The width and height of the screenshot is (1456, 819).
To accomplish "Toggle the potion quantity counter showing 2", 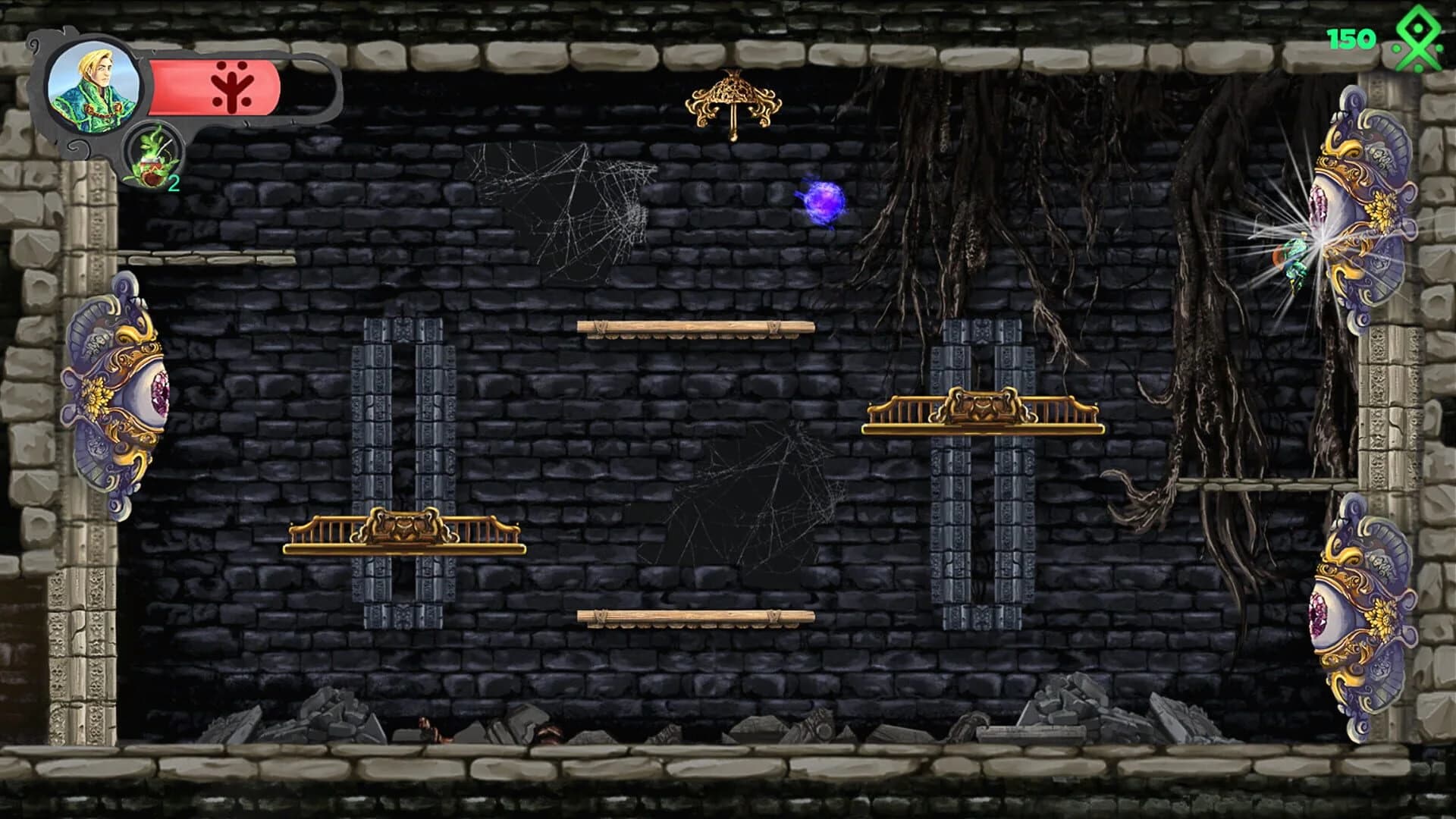I will [x=174, y=182].
